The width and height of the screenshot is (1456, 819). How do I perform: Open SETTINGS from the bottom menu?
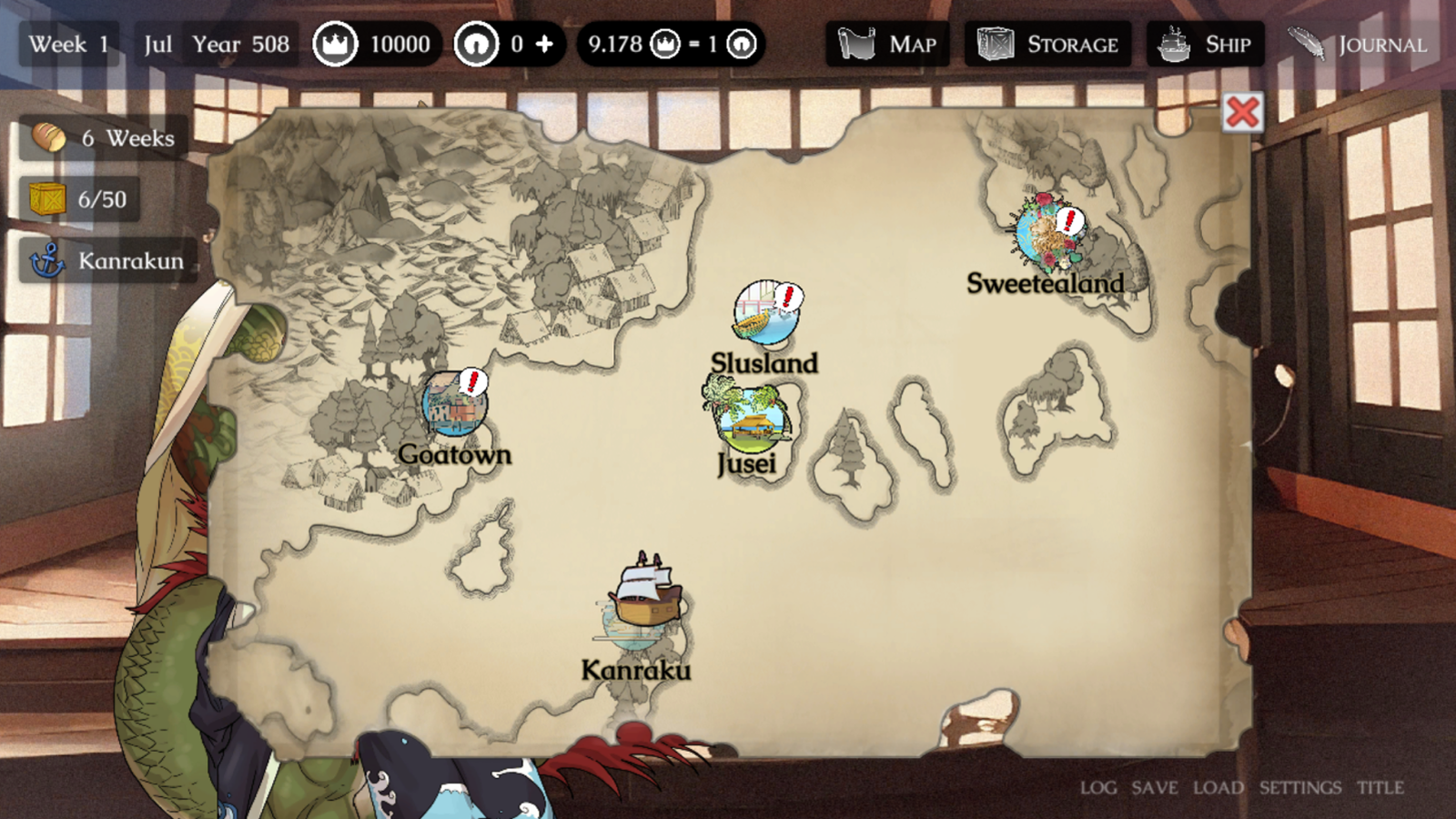1299,787
